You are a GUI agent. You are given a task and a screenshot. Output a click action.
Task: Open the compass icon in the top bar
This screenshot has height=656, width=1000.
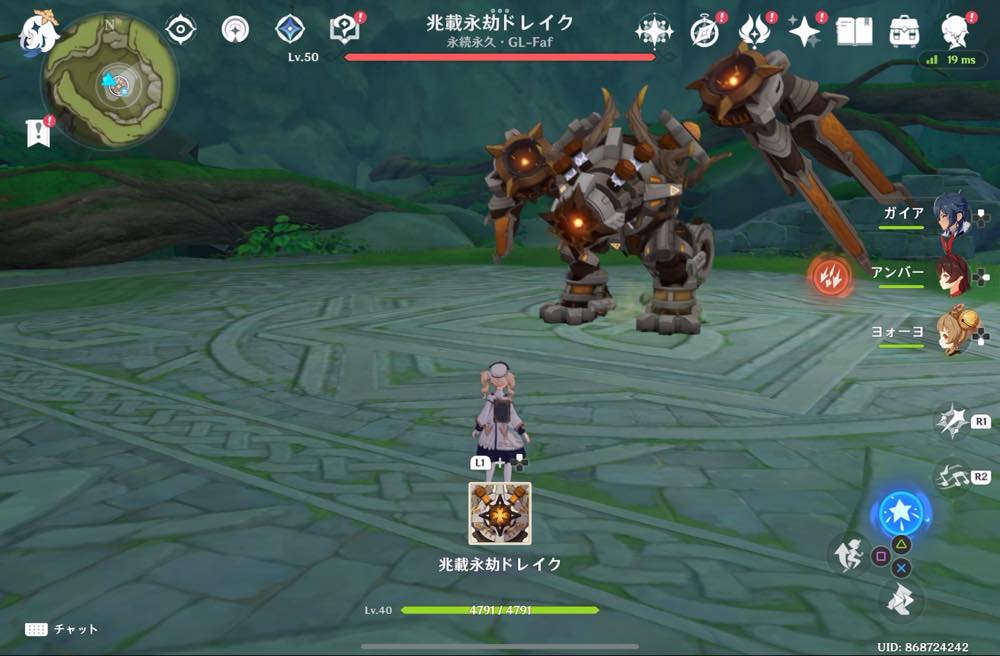(x=705, y=31)
